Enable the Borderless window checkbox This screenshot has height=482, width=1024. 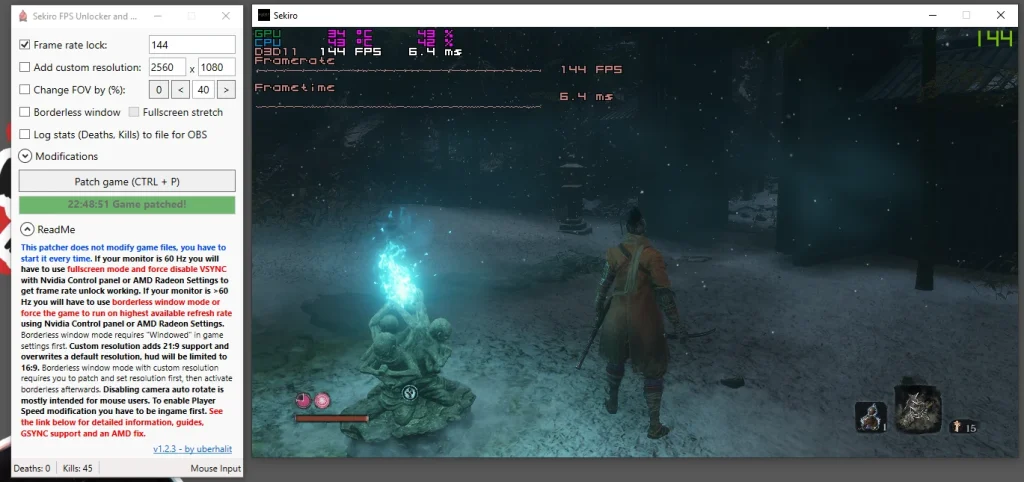coord(26,112)
